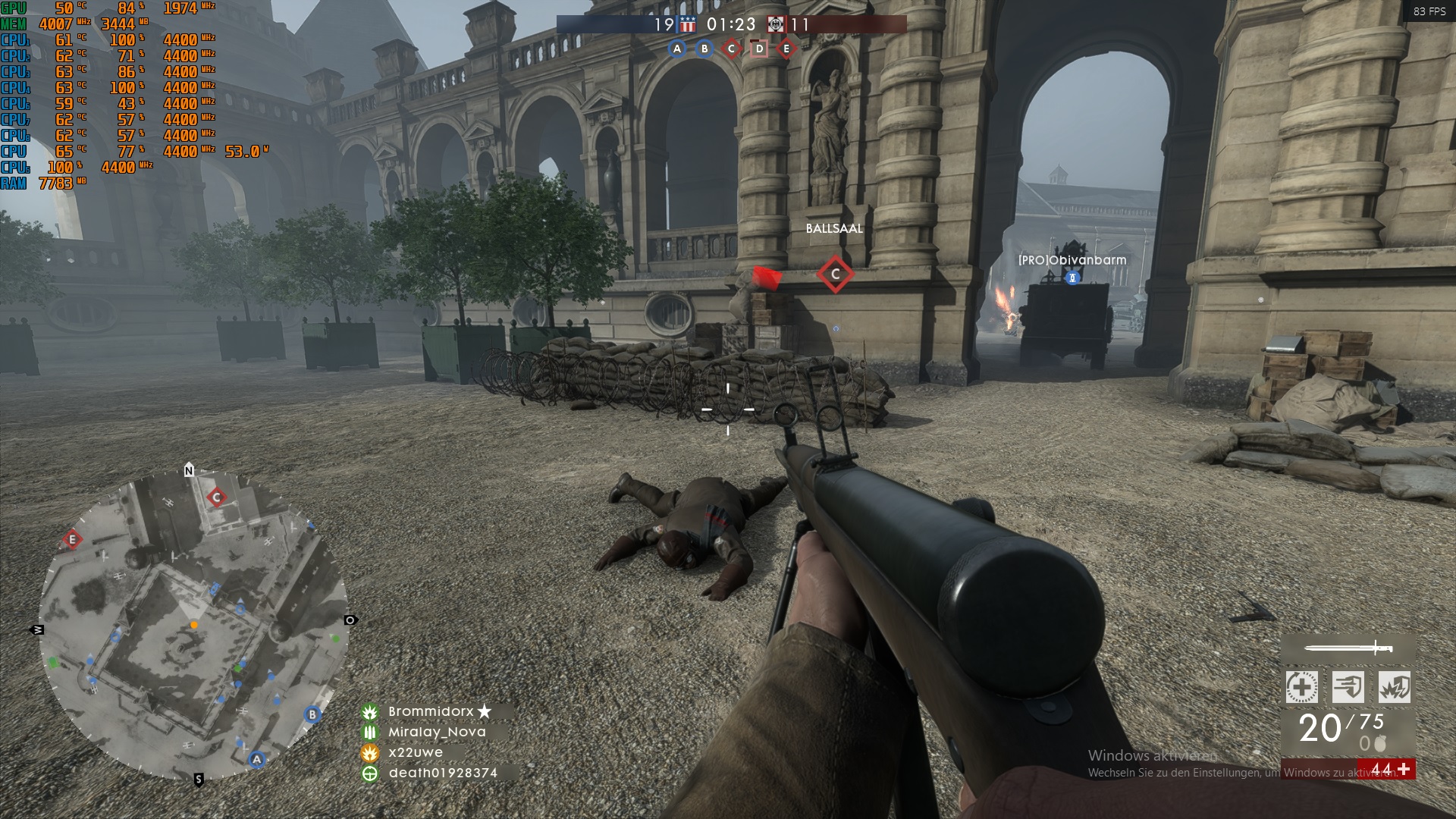Click death01928374's crosshair scope icon
The height and width of the screenshot is (819, 1456).
[x=370, y=774]
